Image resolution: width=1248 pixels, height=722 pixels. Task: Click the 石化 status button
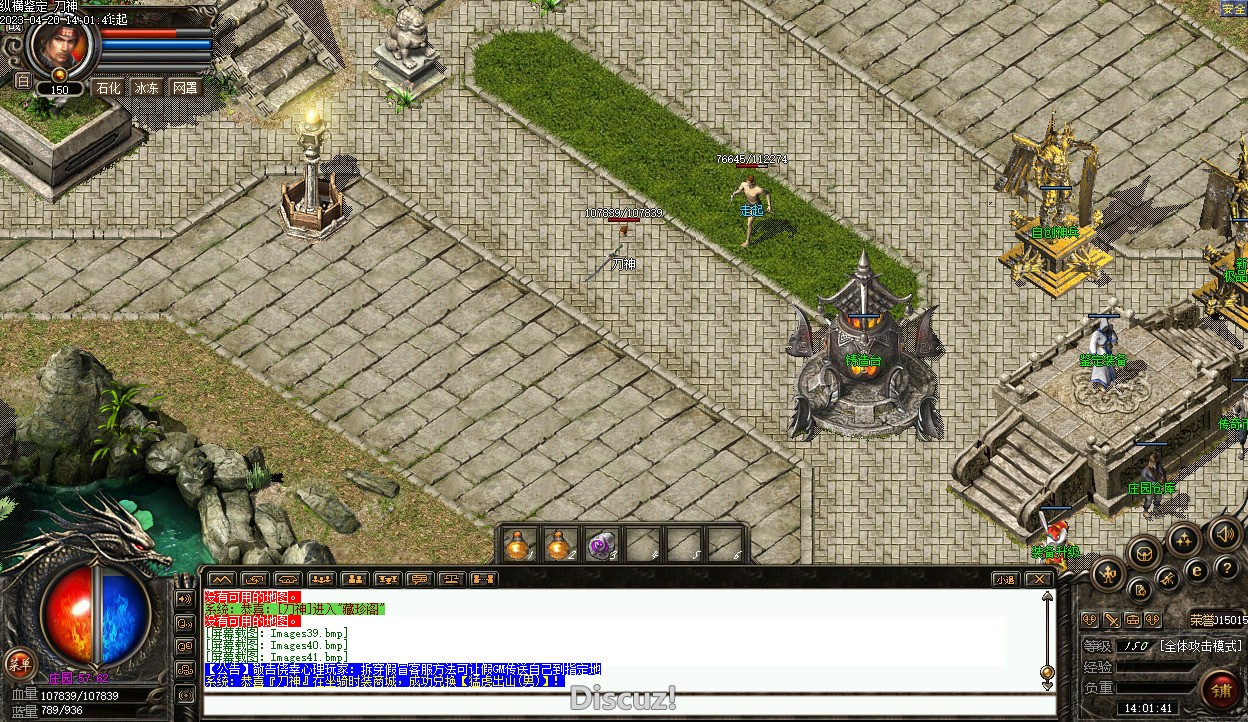point(108,88)
